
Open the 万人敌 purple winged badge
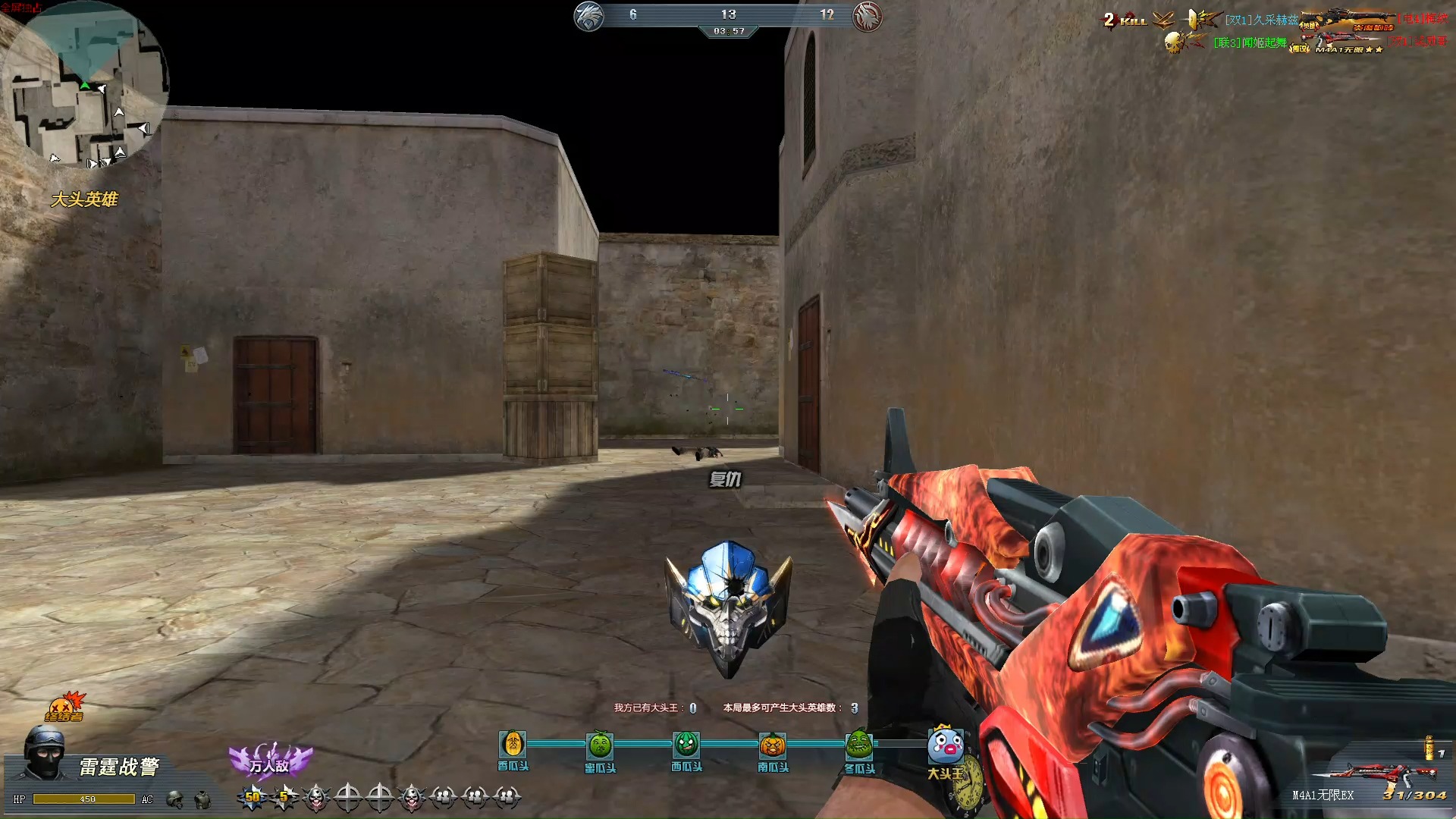tap(270, 761)
